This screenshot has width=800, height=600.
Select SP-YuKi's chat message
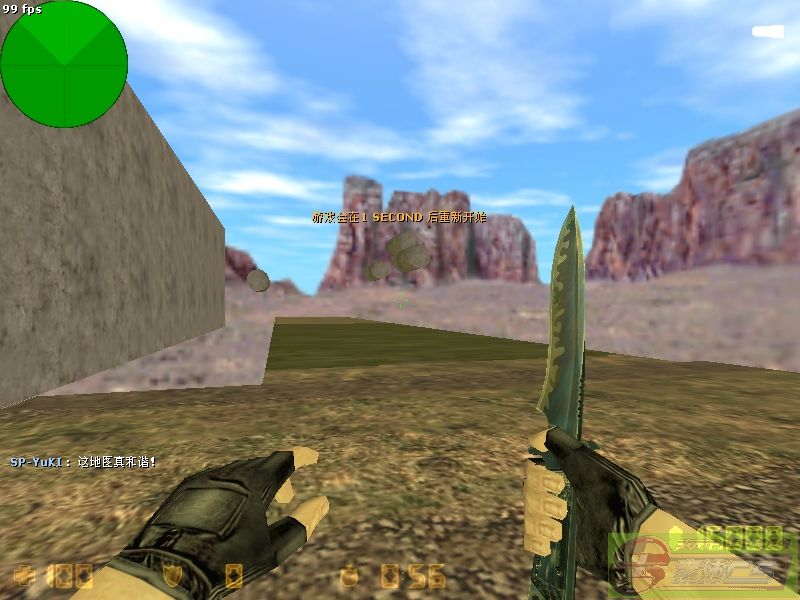(x=83, y=462)
